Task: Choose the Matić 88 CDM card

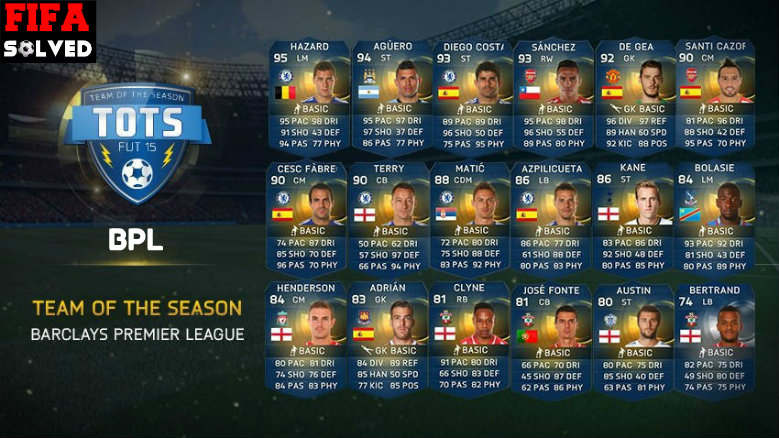Action: [471, 217]
